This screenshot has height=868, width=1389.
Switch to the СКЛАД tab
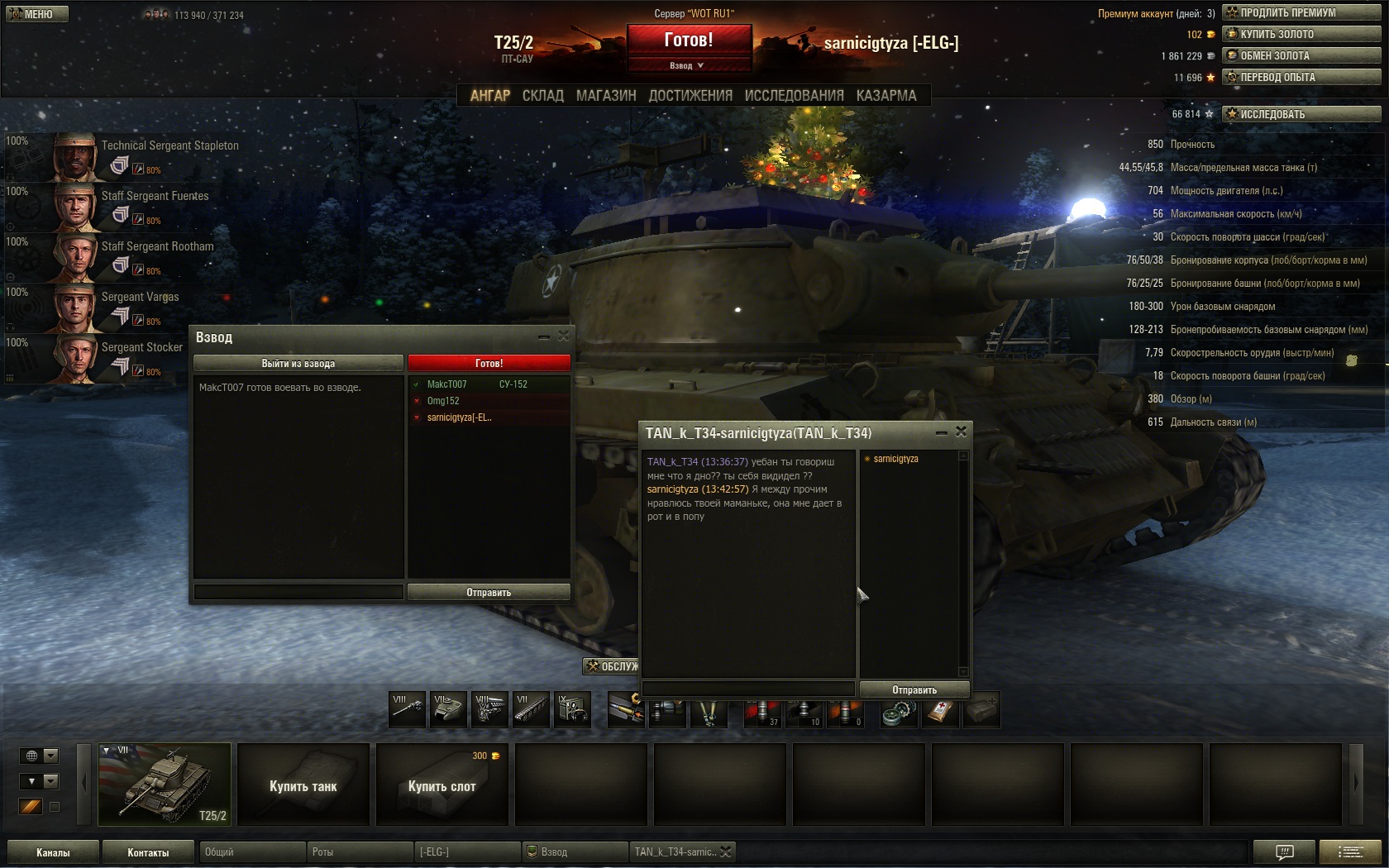click(542, 96)
